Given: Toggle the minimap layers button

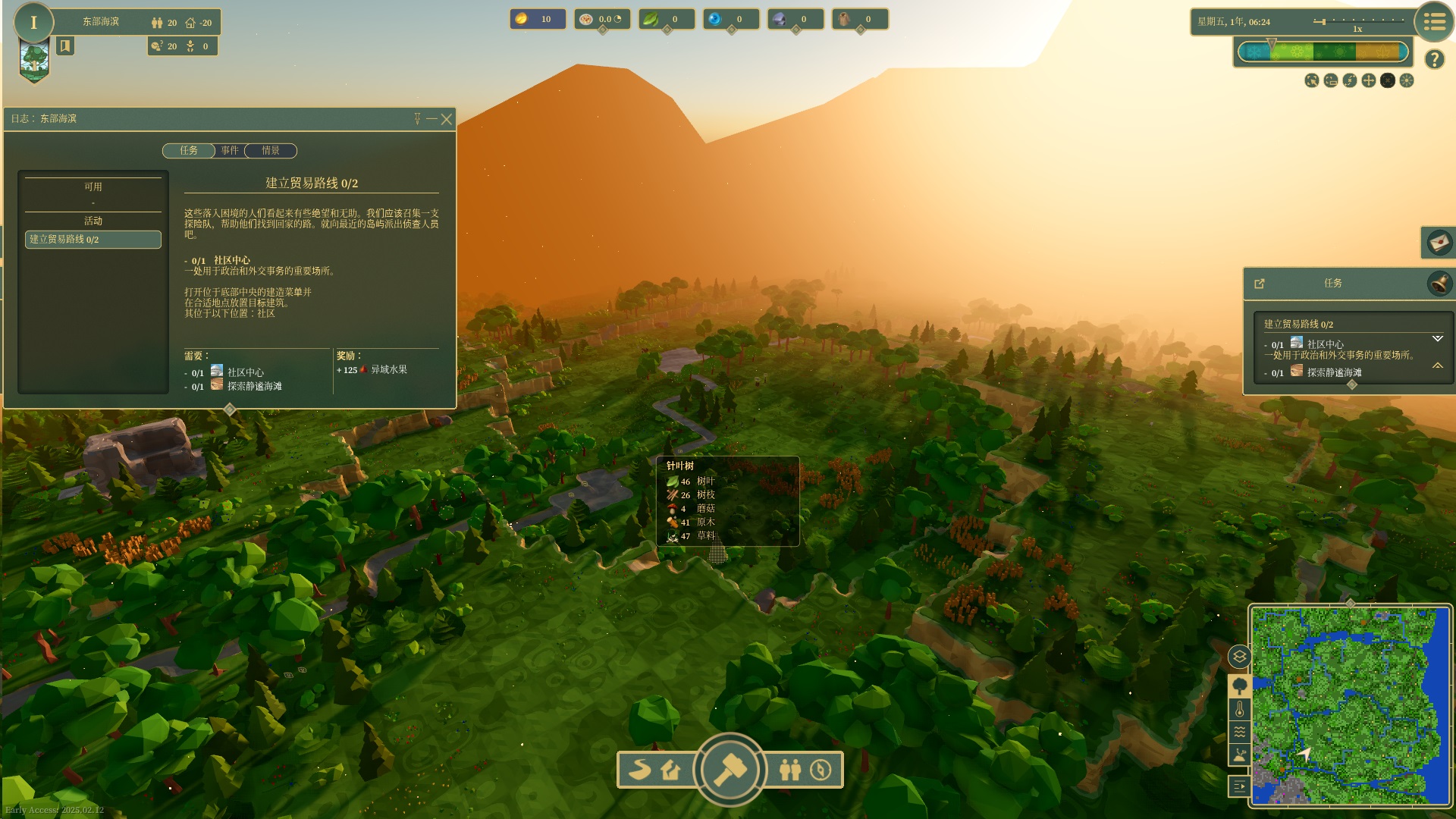Looking at the screenshot, I should pos(1239,657).
